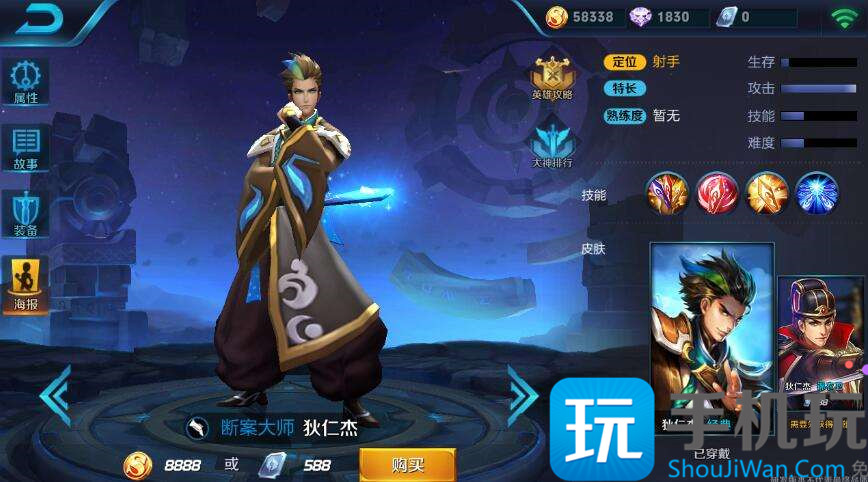Viewport: 868px width, 482px height.
Task: Select the blue burst skill icon
Action: pyautogui.click(x=816, y=193)
